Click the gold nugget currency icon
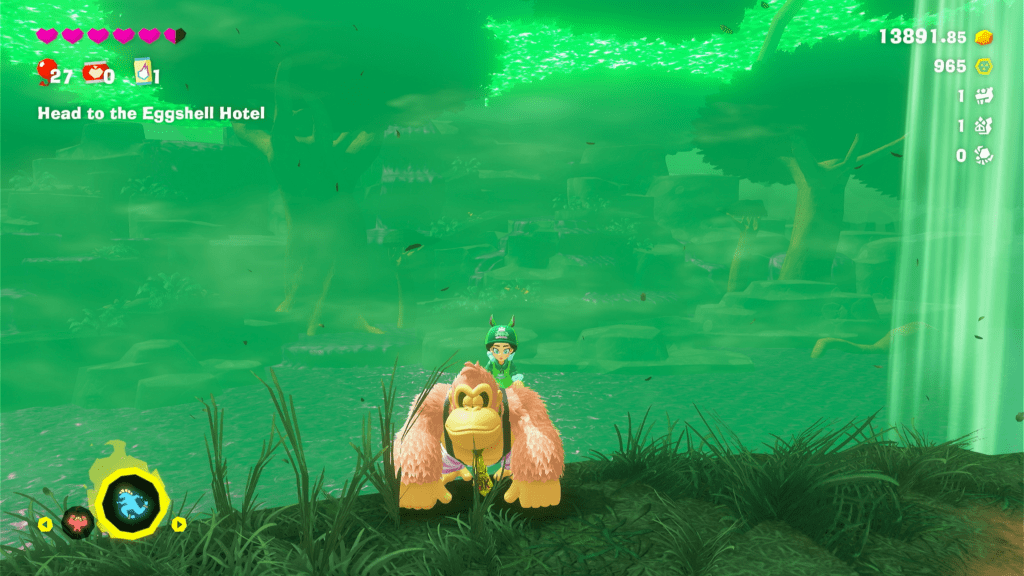Viewport: 1024px width, 576px height. click(x=984, y=37)
